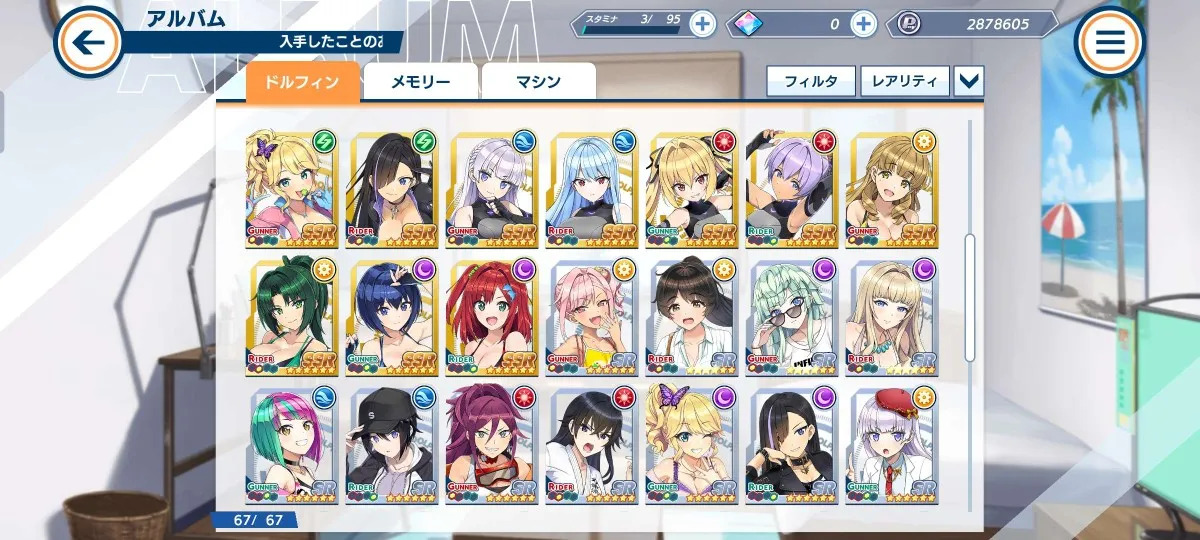Choose the red-haired SSR Rider card
The image size is (1200, 540).
tap(490, 317)
